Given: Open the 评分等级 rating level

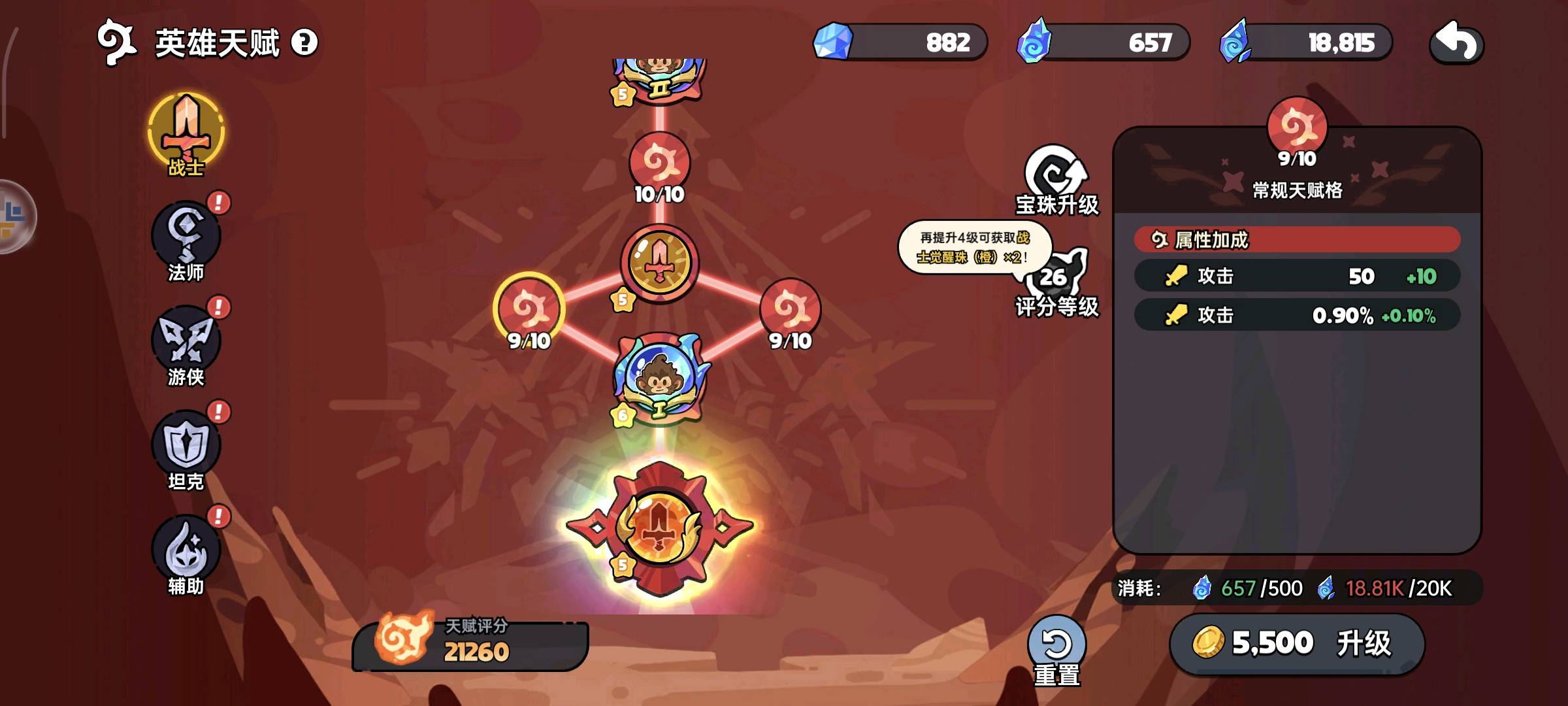Looking at the screenshot, I should click(1056, 282).
